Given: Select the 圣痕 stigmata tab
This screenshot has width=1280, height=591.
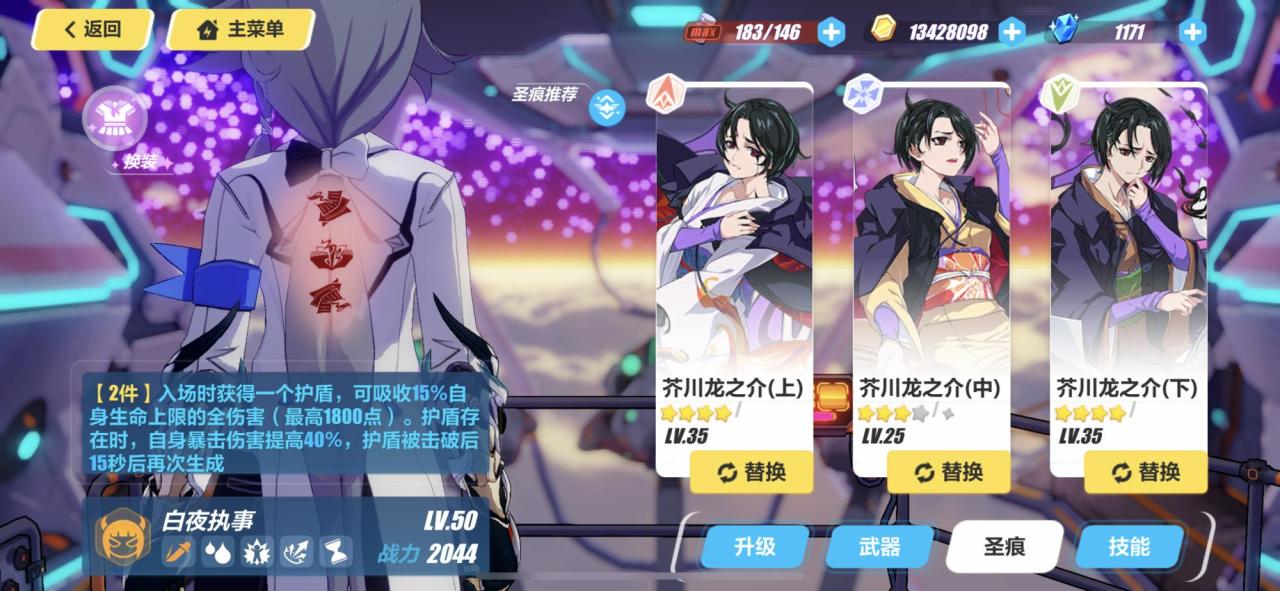Looking at the screenshot, I should pyautogui.click(x=1004, y=547).
